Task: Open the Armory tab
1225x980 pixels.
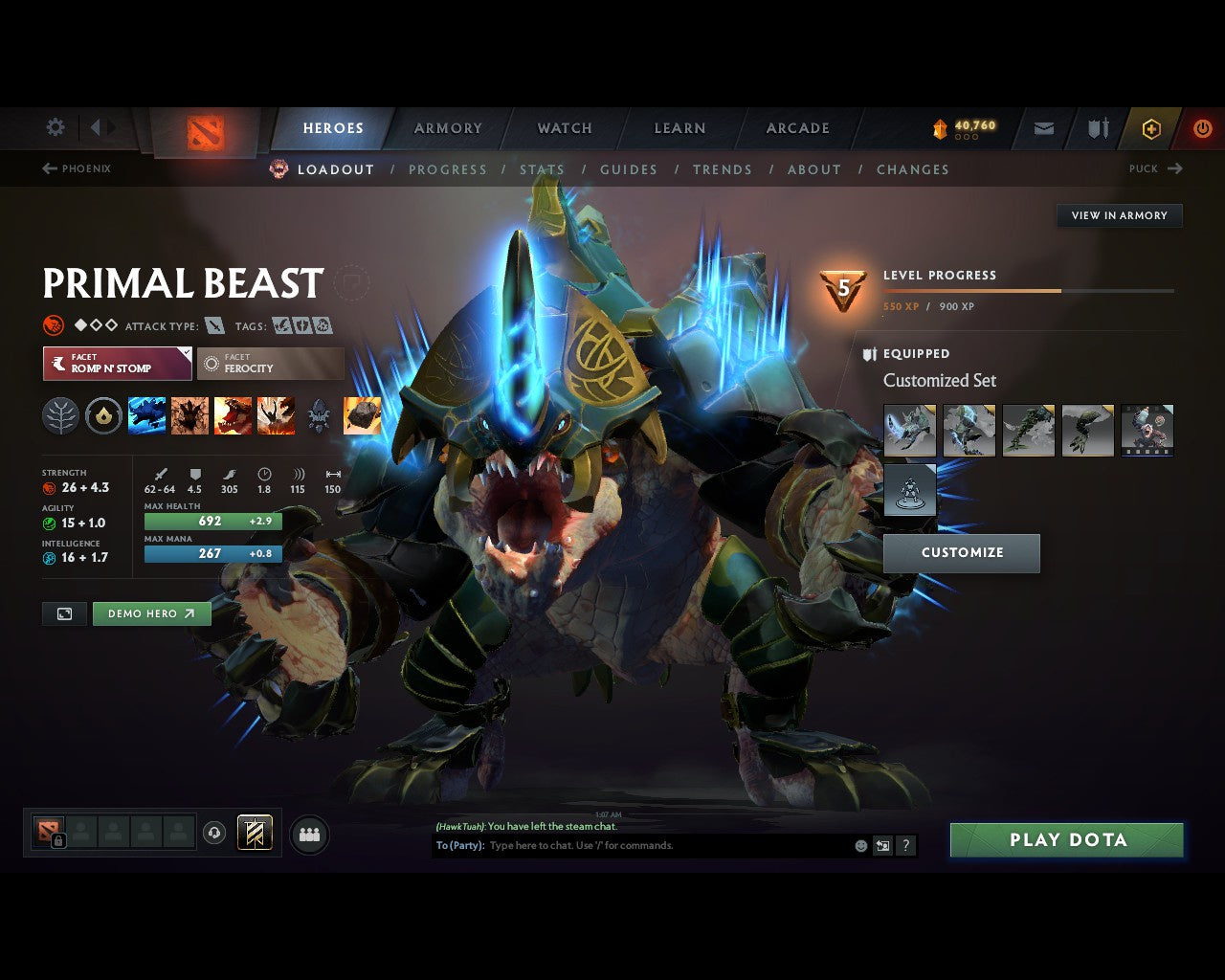Action: tap(448, 128)
